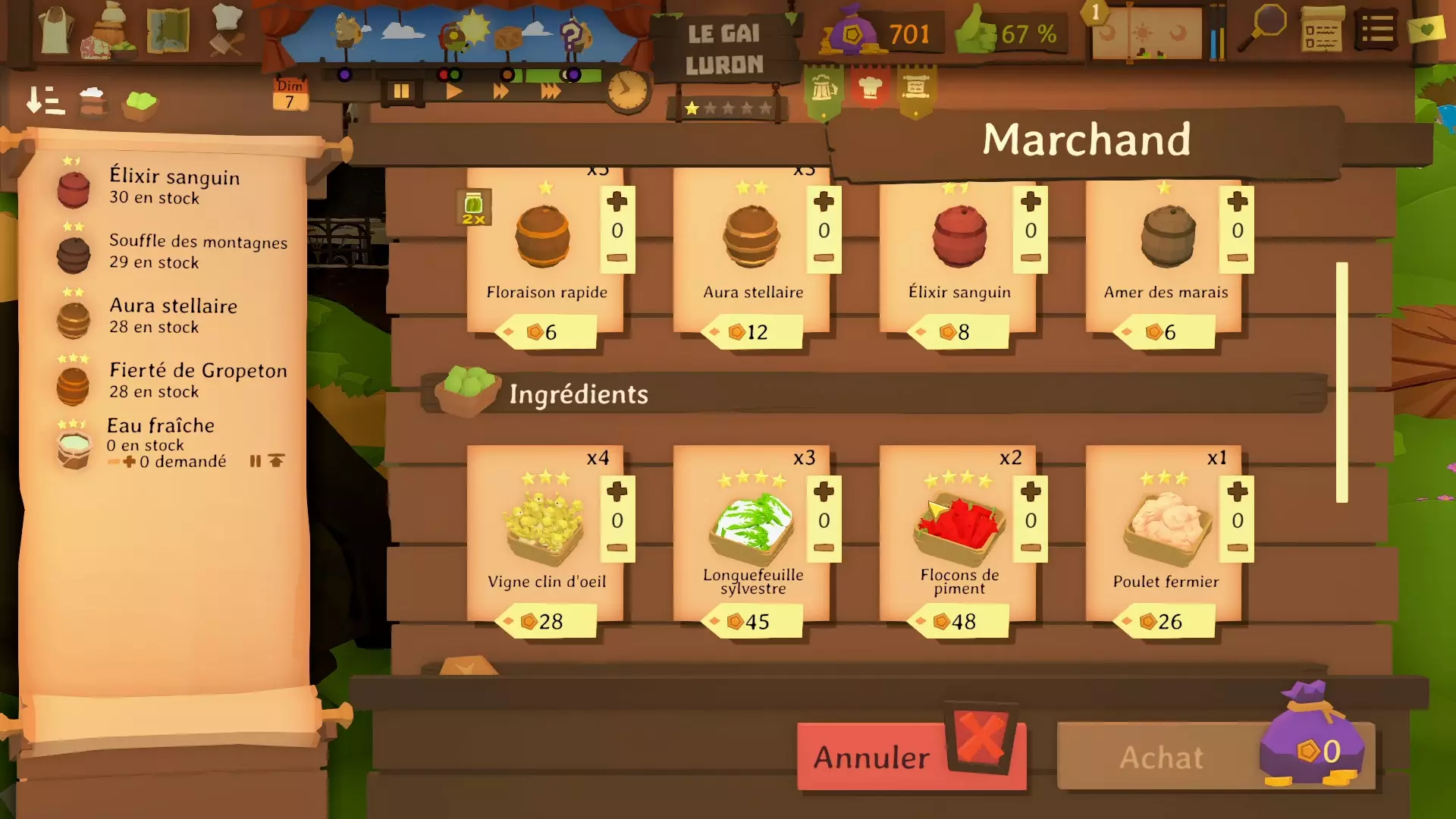
Task: Set game speed to normal play
Action: tap(453, 92)
